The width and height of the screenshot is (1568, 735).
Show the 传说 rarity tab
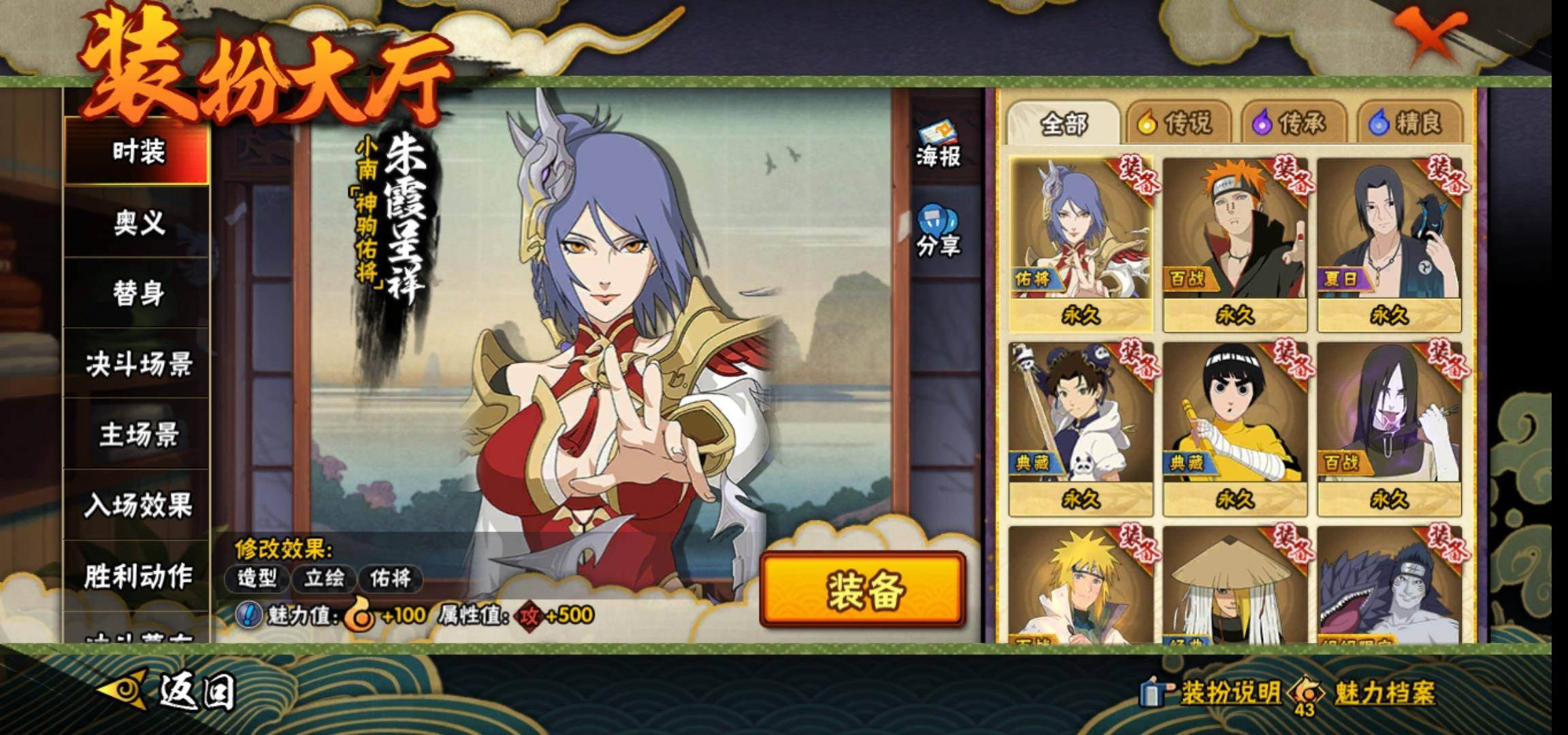1177,124
